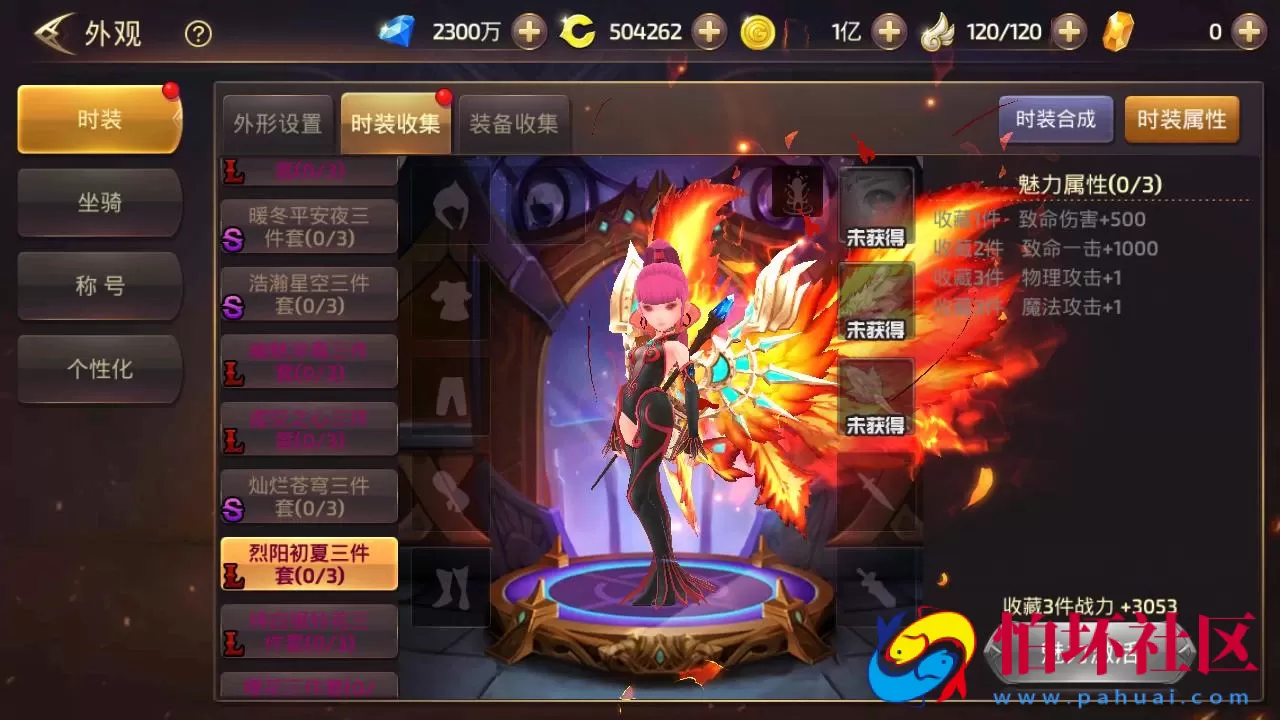Click the plus next to 504262 currency
Viewport: 1280px width, 720px height.
click(709, 31)
